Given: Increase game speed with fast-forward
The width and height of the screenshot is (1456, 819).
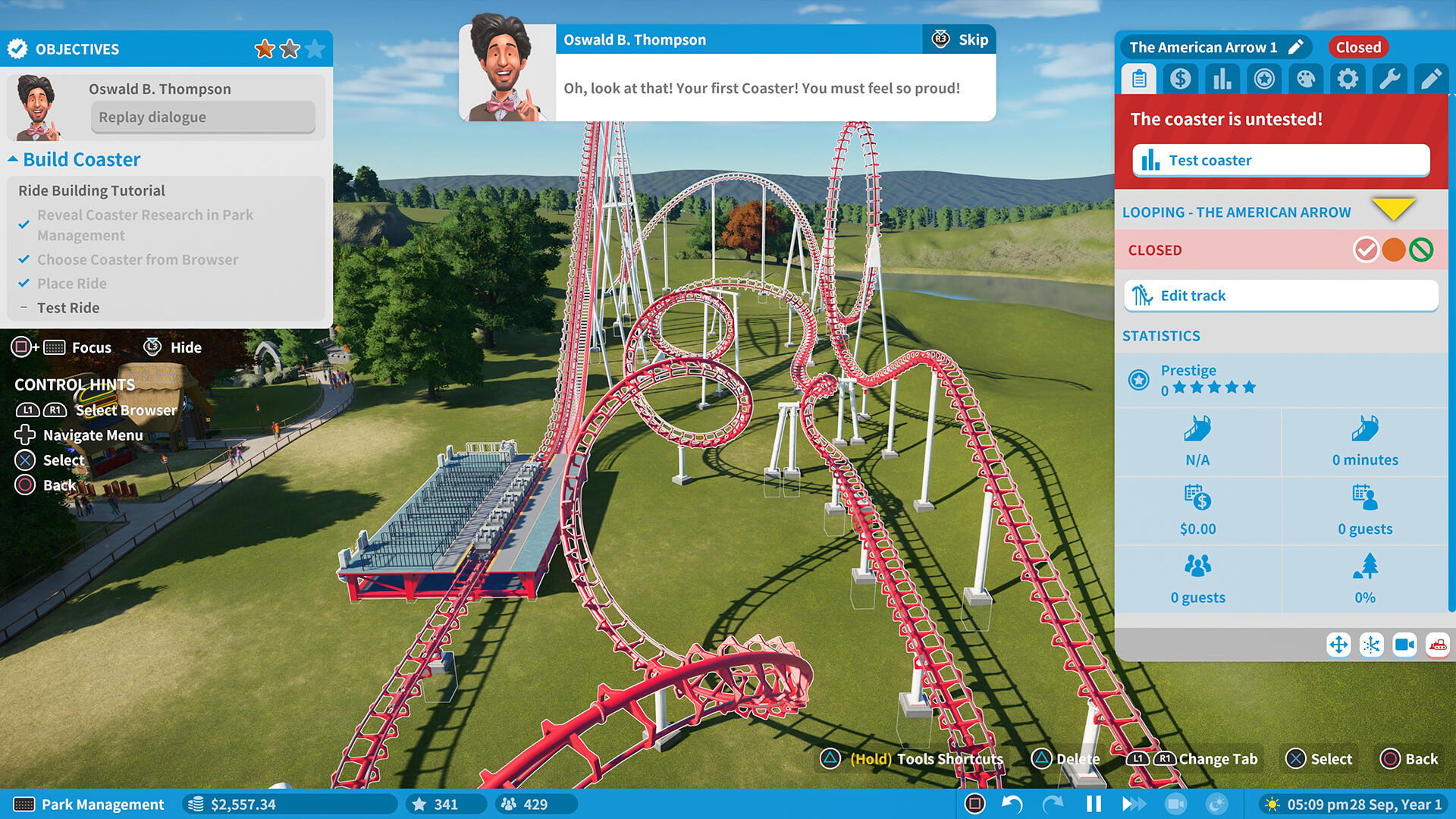Looking at the screenshot, I should [x=1134, y=804].
